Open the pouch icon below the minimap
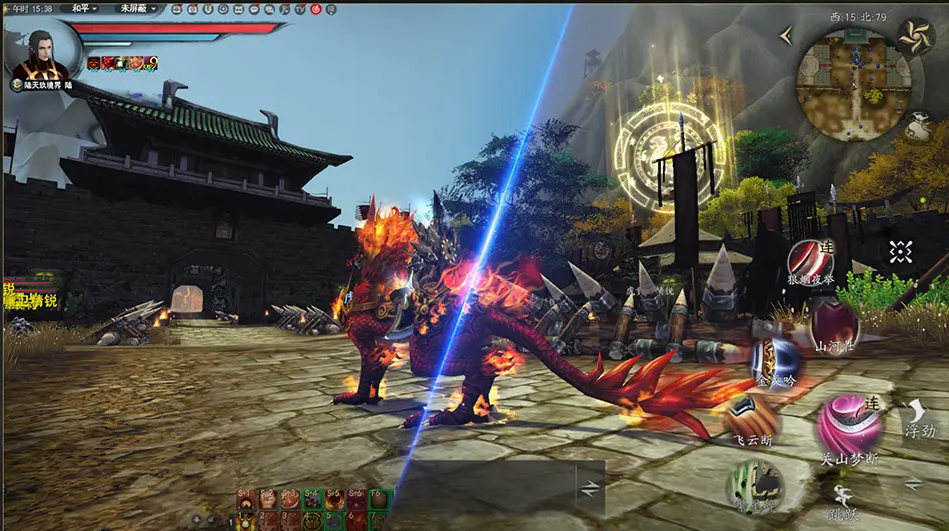This screenshot has height=531, width=949. coord(917,127)
